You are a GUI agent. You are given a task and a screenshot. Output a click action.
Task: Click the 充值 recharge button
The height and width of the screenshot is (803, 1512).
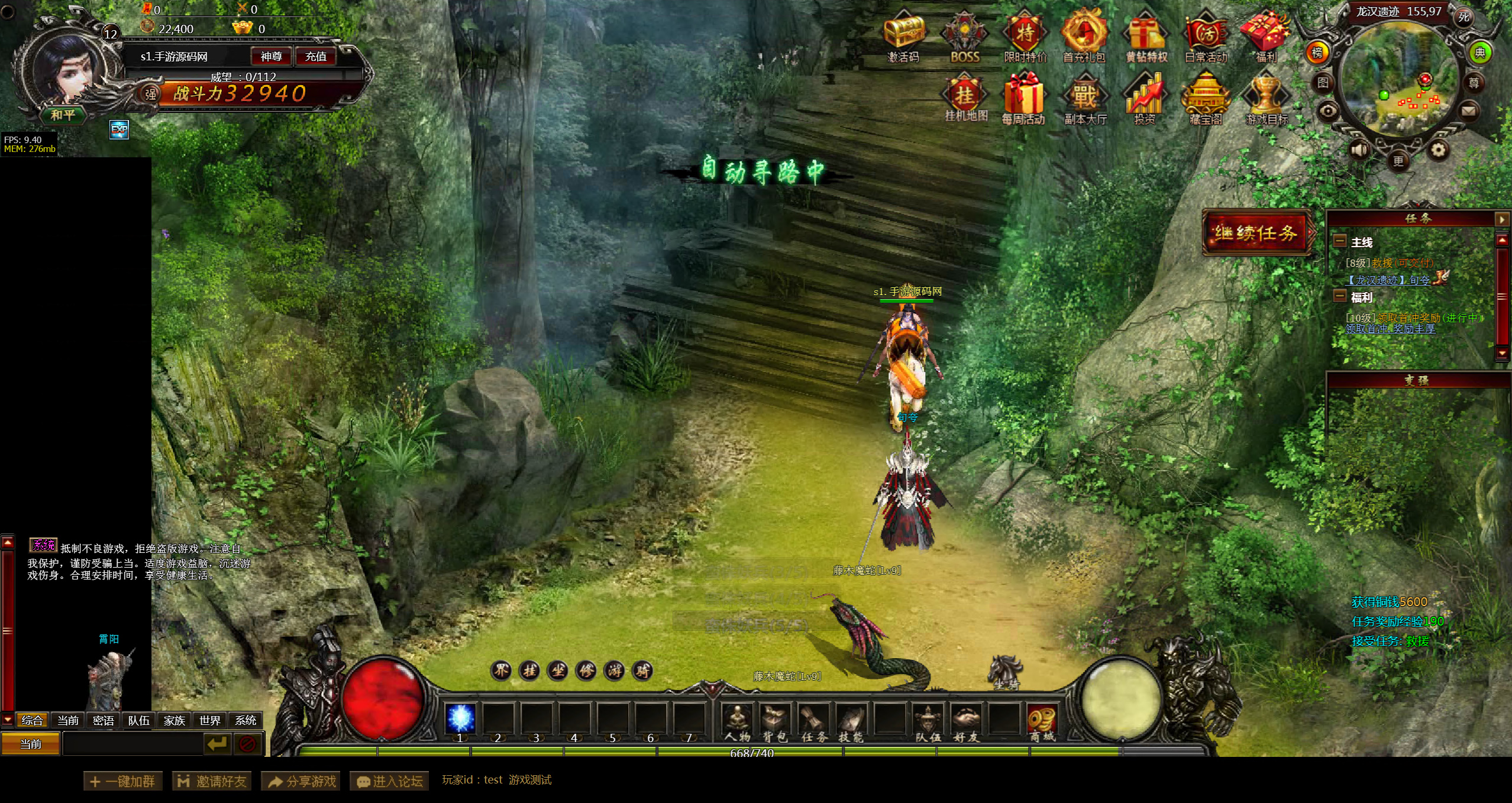(x=316, y=57)
